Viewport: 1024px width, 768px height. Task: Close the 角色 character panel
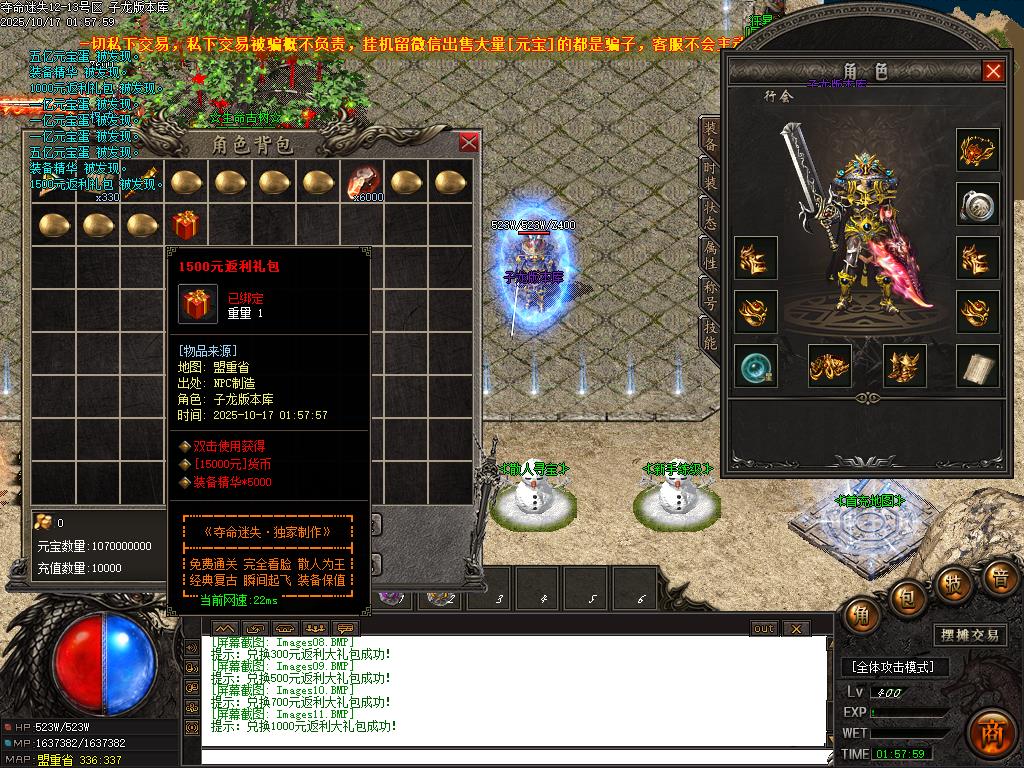click(993, 71)
